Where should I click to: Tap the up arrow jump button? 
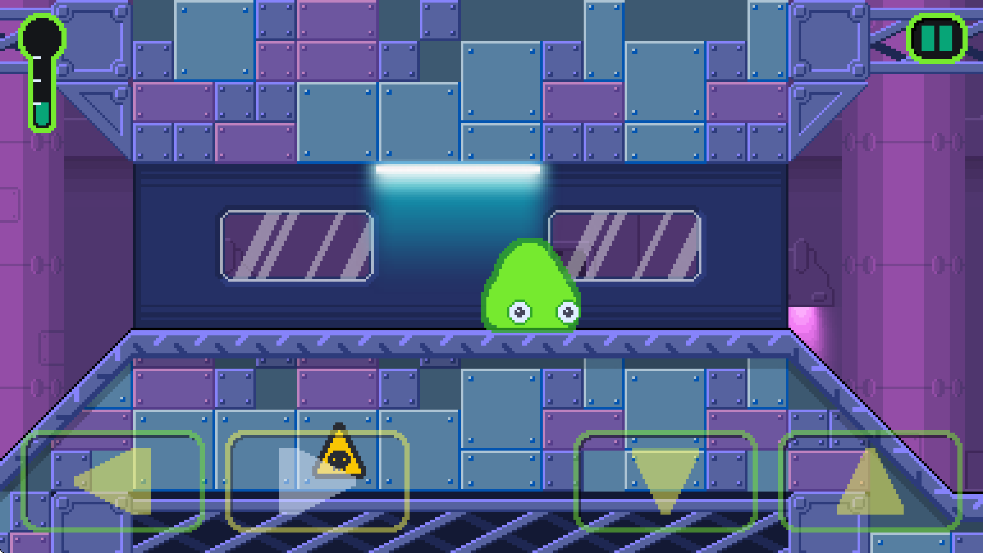(x=870, y=480)
